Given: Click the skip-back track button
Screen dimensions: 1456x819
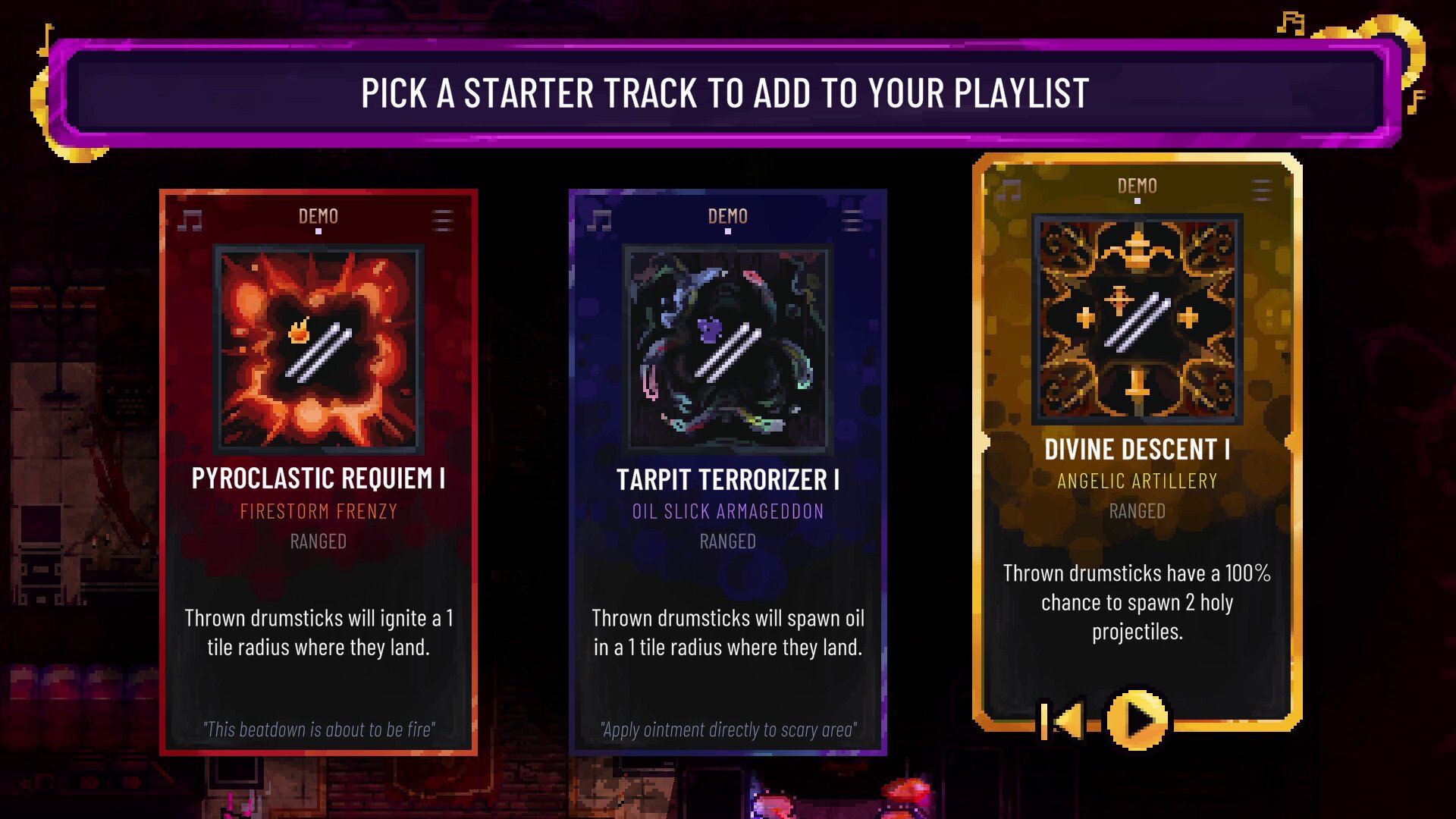Looking at the screenshot, I should 1063,720.
